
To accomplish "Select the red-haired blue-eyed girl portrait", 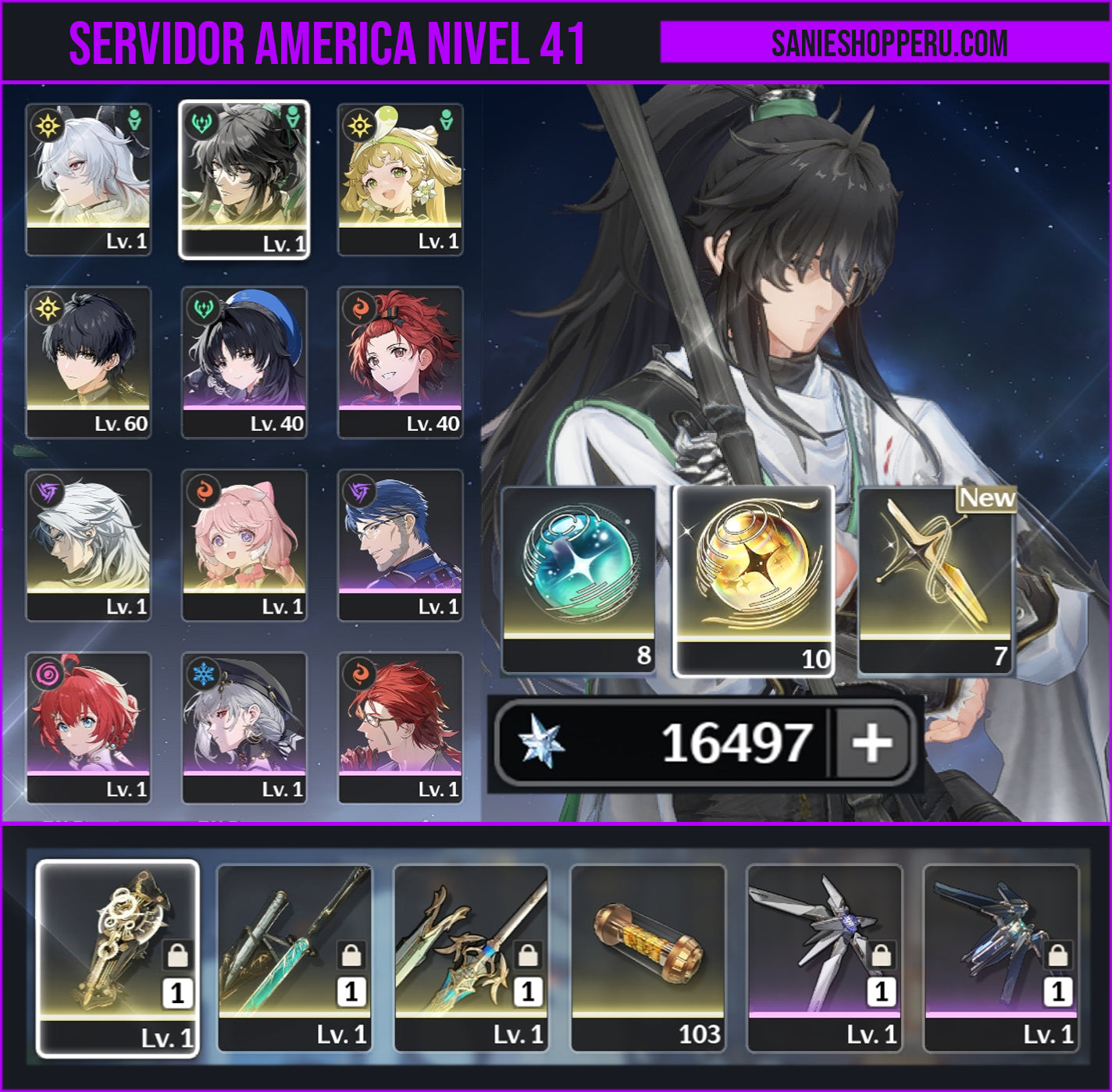I will 88,727.
